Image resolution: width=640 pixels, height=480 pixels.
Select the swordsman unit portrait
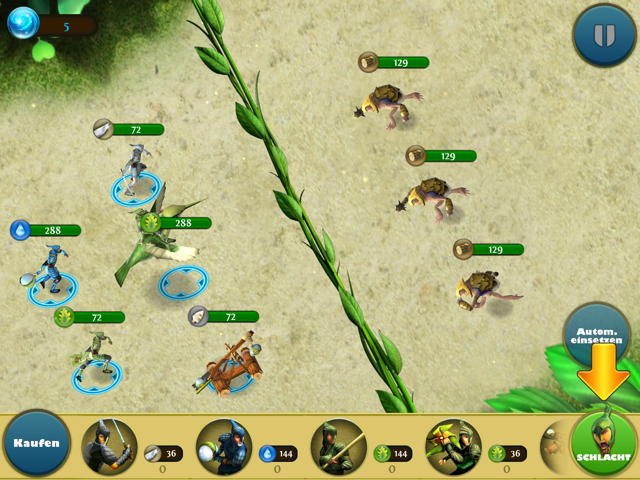110,446
